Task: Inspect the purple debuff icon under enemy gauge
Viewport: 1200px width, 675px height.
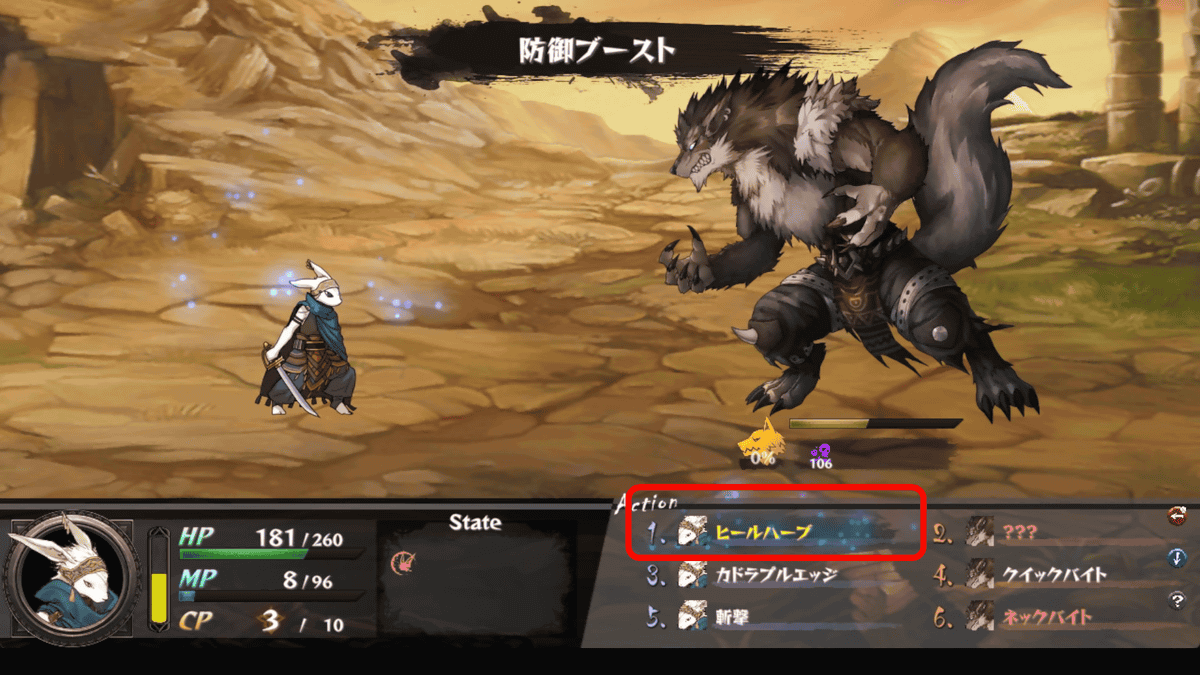Action: coord(820,451)
